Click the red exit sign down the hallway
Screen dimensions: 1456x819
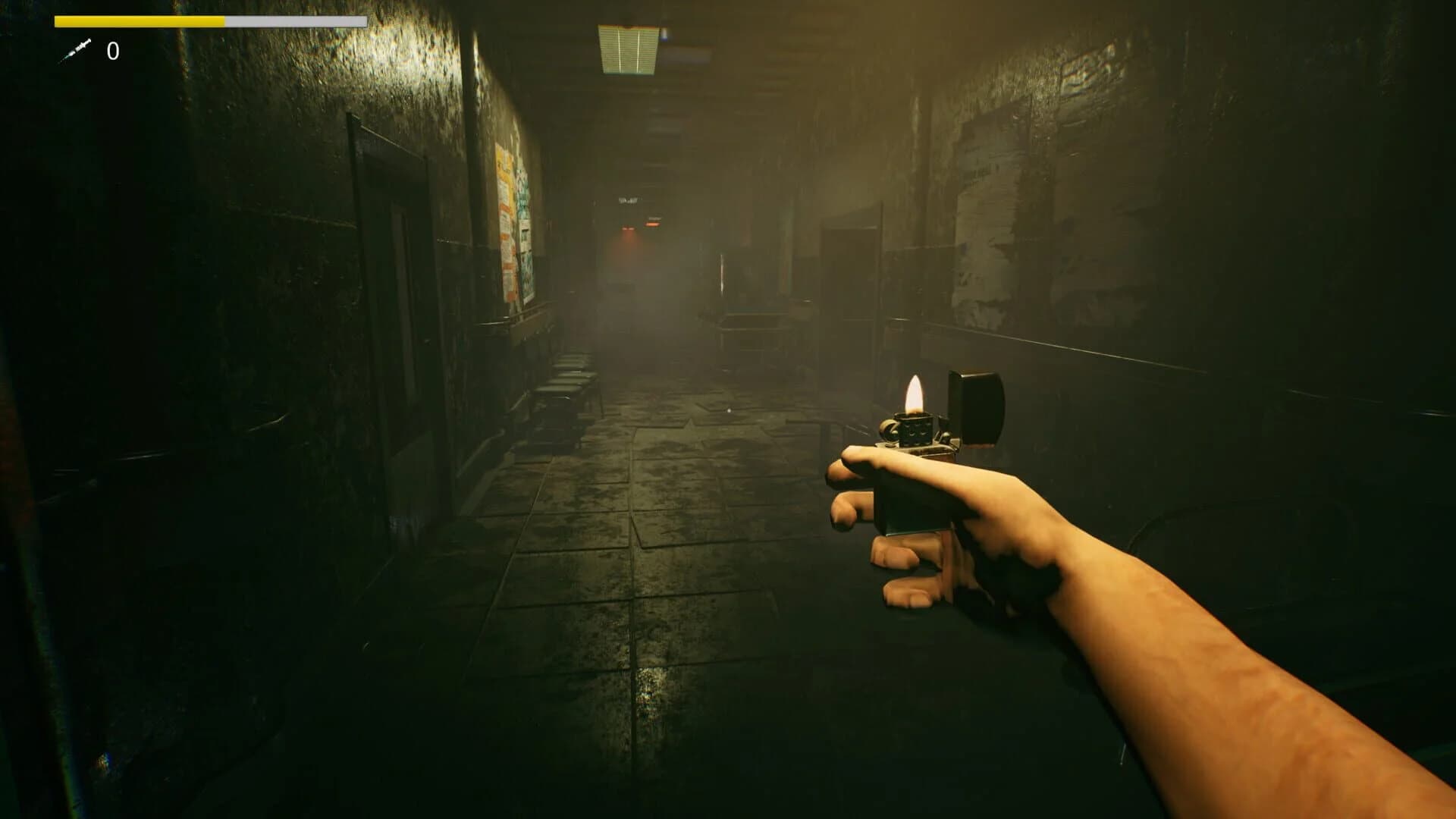(652, 224)
